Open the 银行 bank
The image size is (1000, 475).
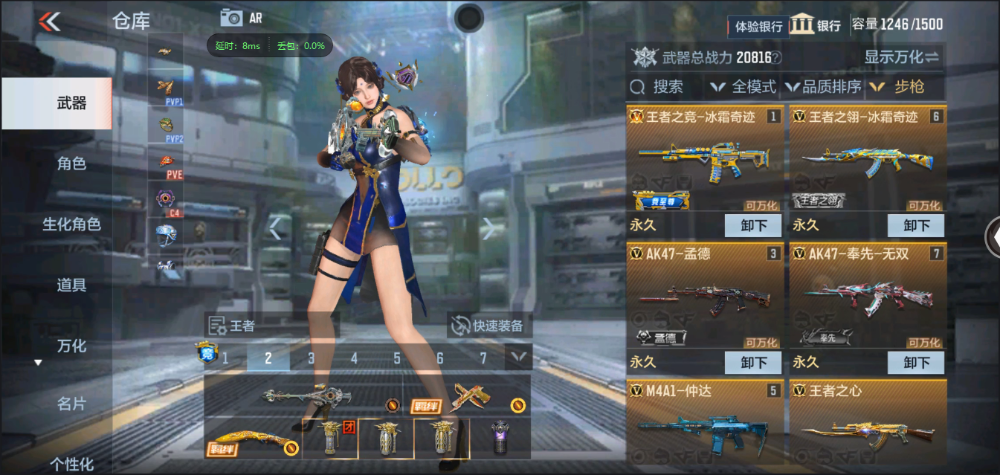(x=815, y=26)
